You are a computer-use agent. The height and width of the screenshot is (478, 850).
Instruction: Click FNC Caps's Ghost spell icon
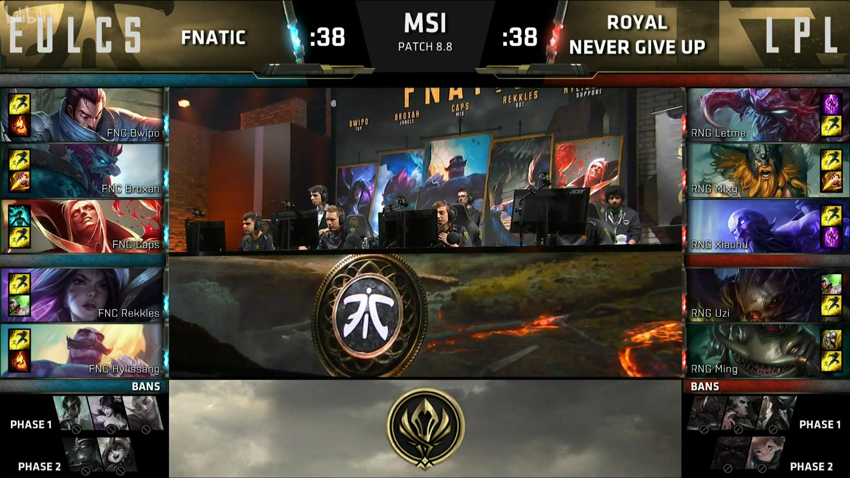tap(19, 215)
